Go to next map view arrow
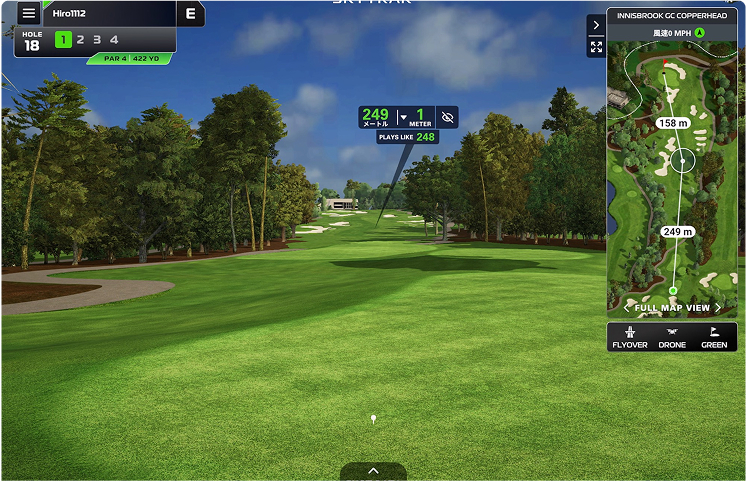 tap(718, 308)
